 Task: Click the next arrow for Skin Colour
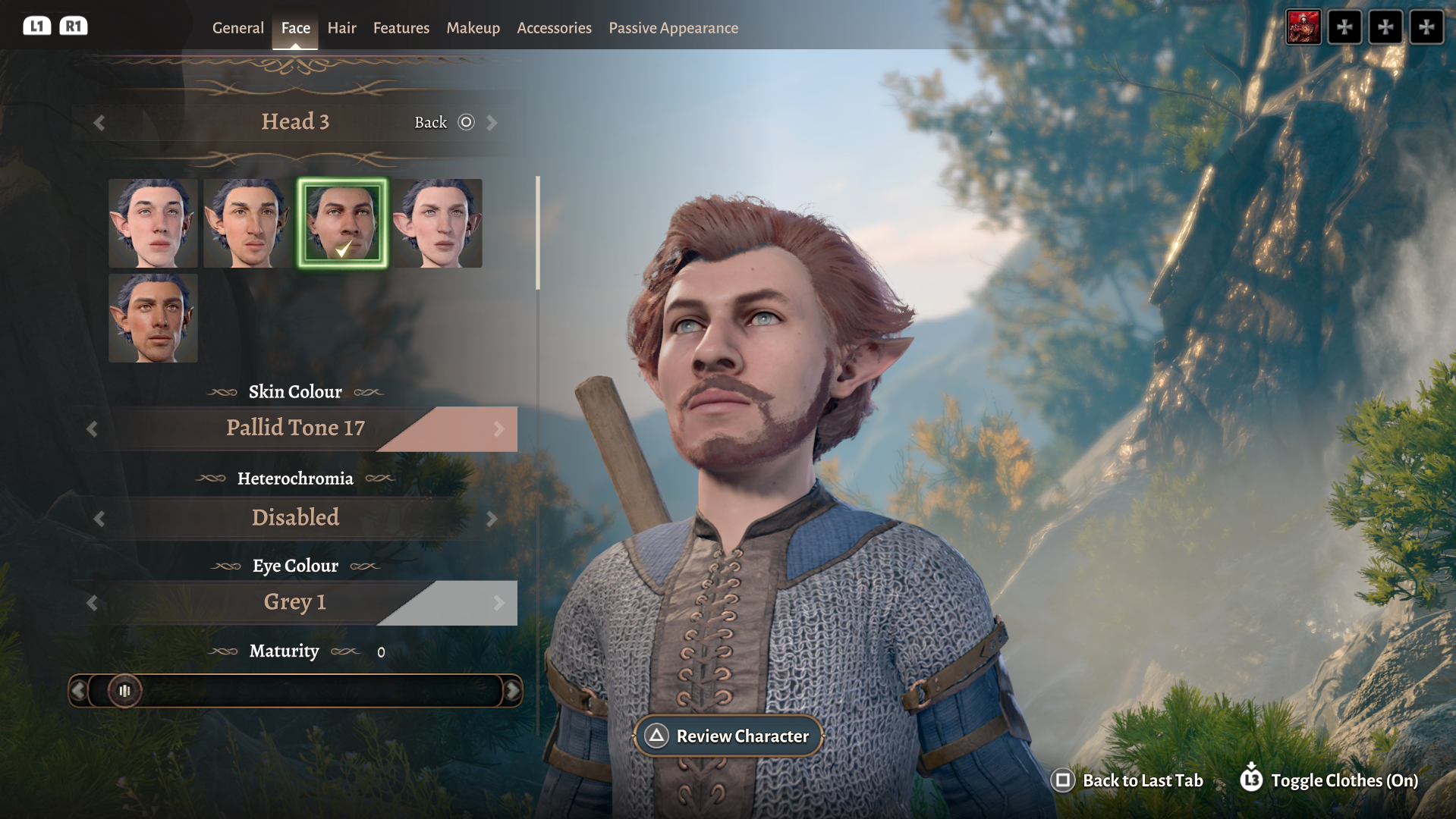498,429
